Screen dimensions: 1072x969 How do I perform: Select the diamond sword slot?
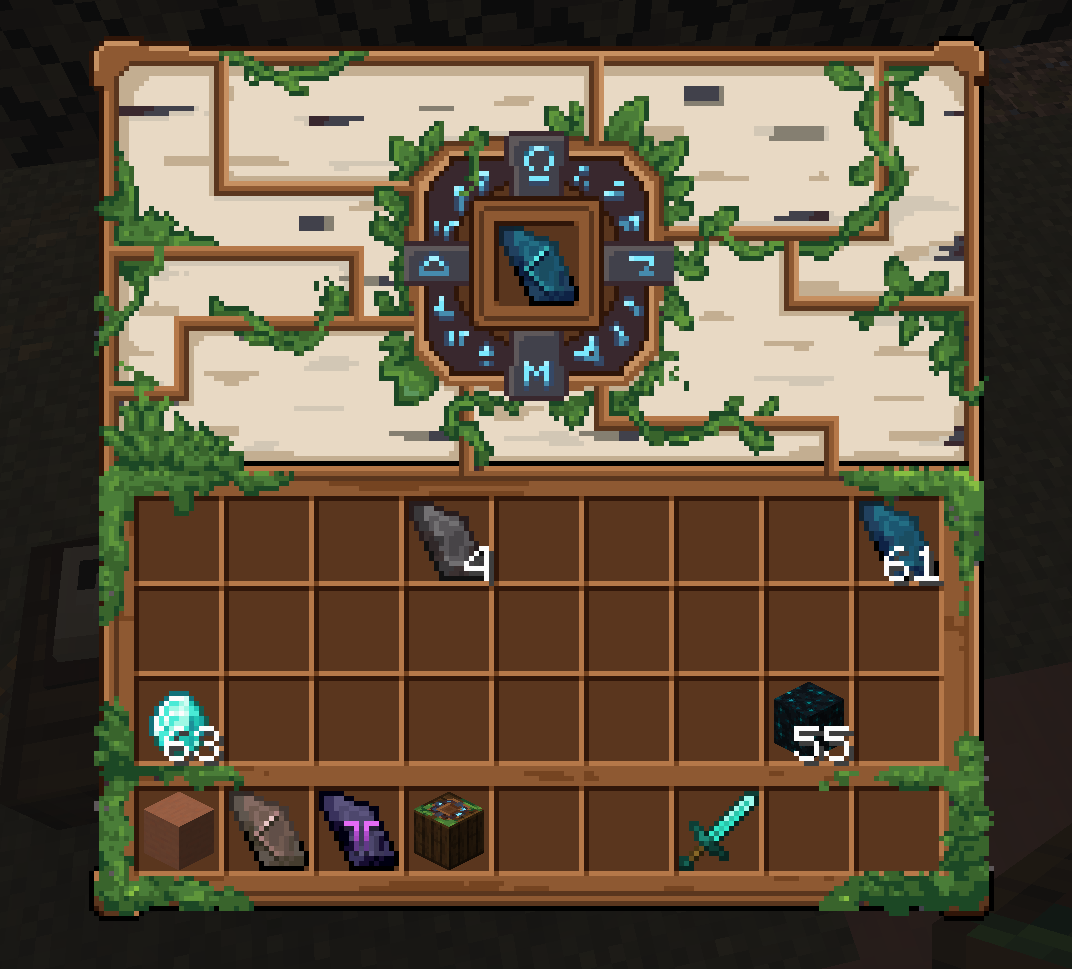[x=718, y=830]
